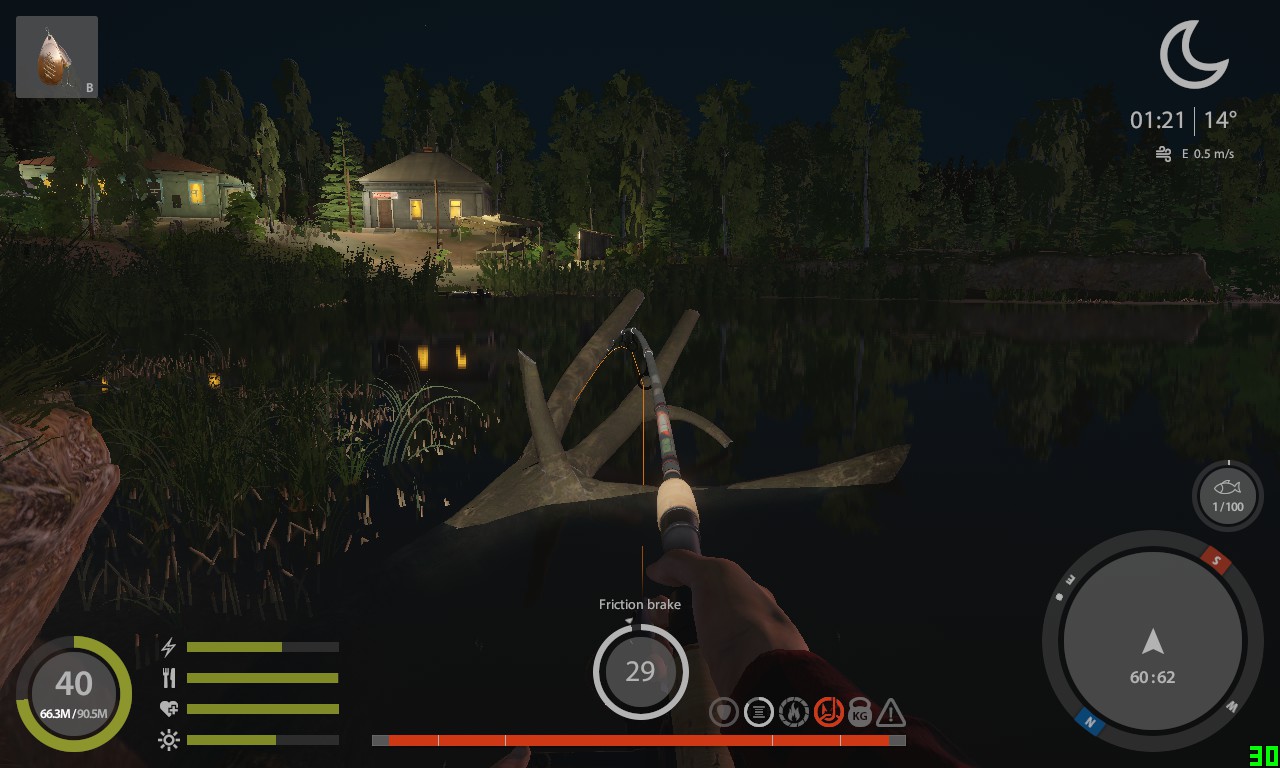Click the level 40 experience ring
Screen dimensions: 1280x768
(x=73, y=693)
